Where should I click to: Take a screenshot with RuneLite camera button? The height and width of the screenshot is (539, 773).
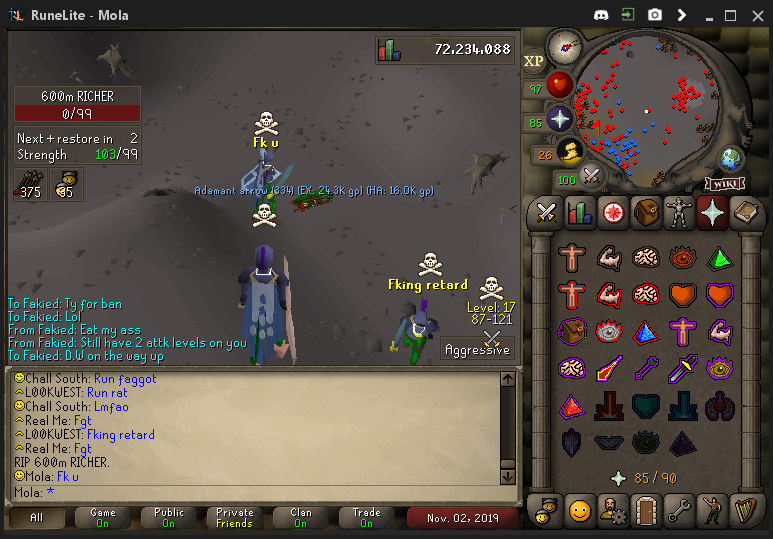tap(654, 15)
